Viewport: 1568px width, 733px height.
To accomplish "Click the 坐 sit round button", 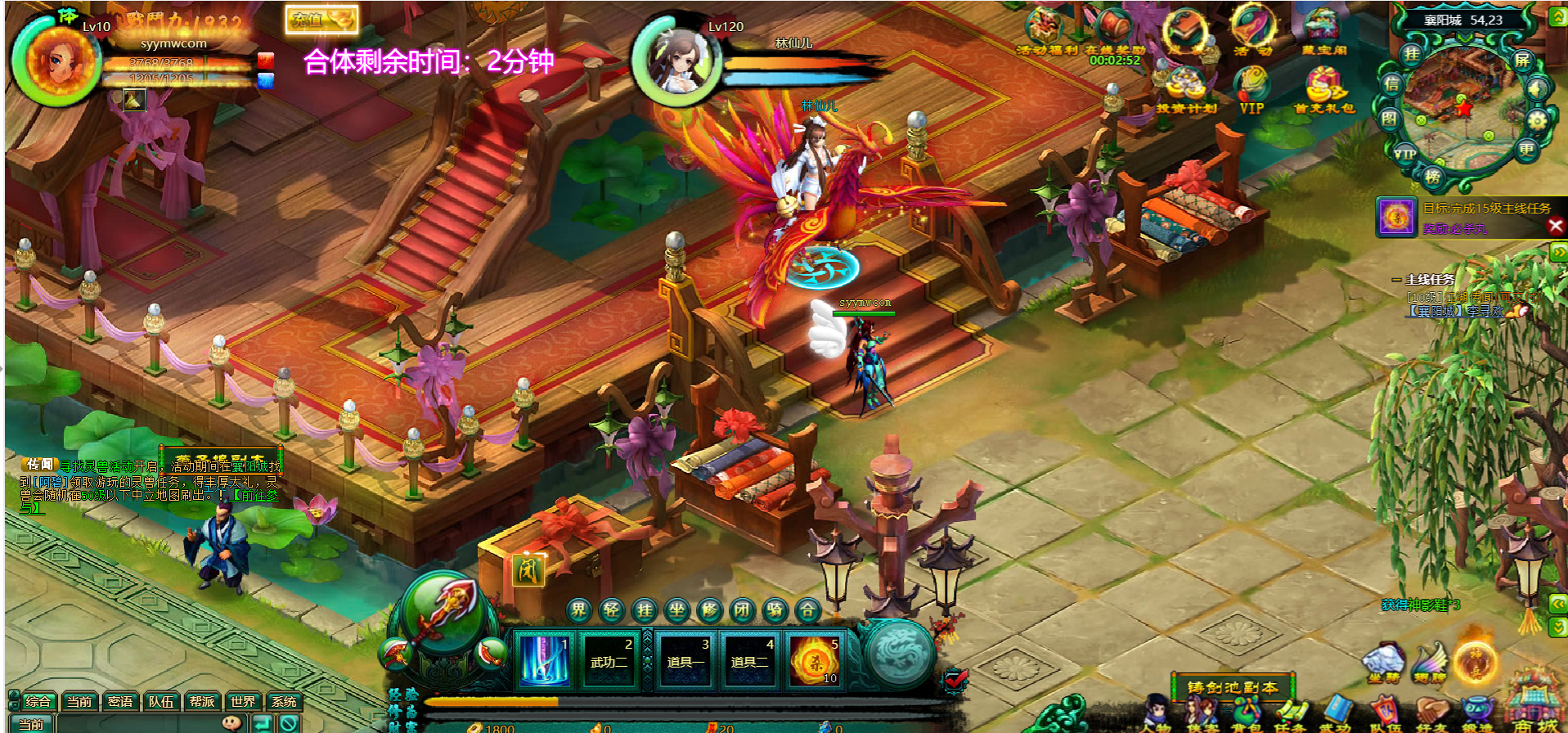I will (677, 610).
